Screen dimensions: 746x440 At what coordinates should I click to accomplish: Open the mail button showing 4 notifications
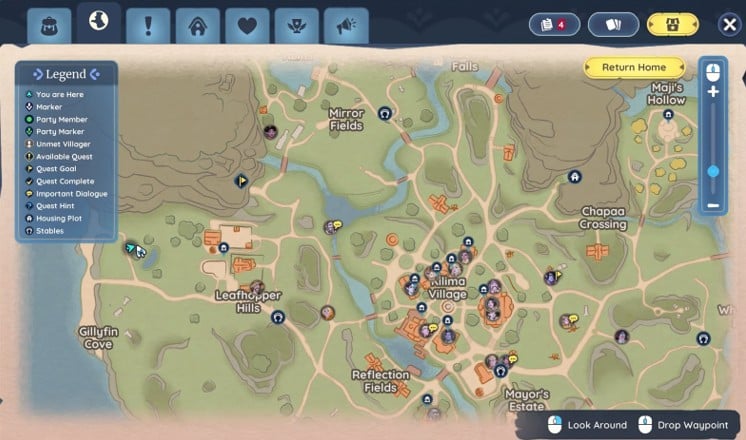tap(554, 24)
